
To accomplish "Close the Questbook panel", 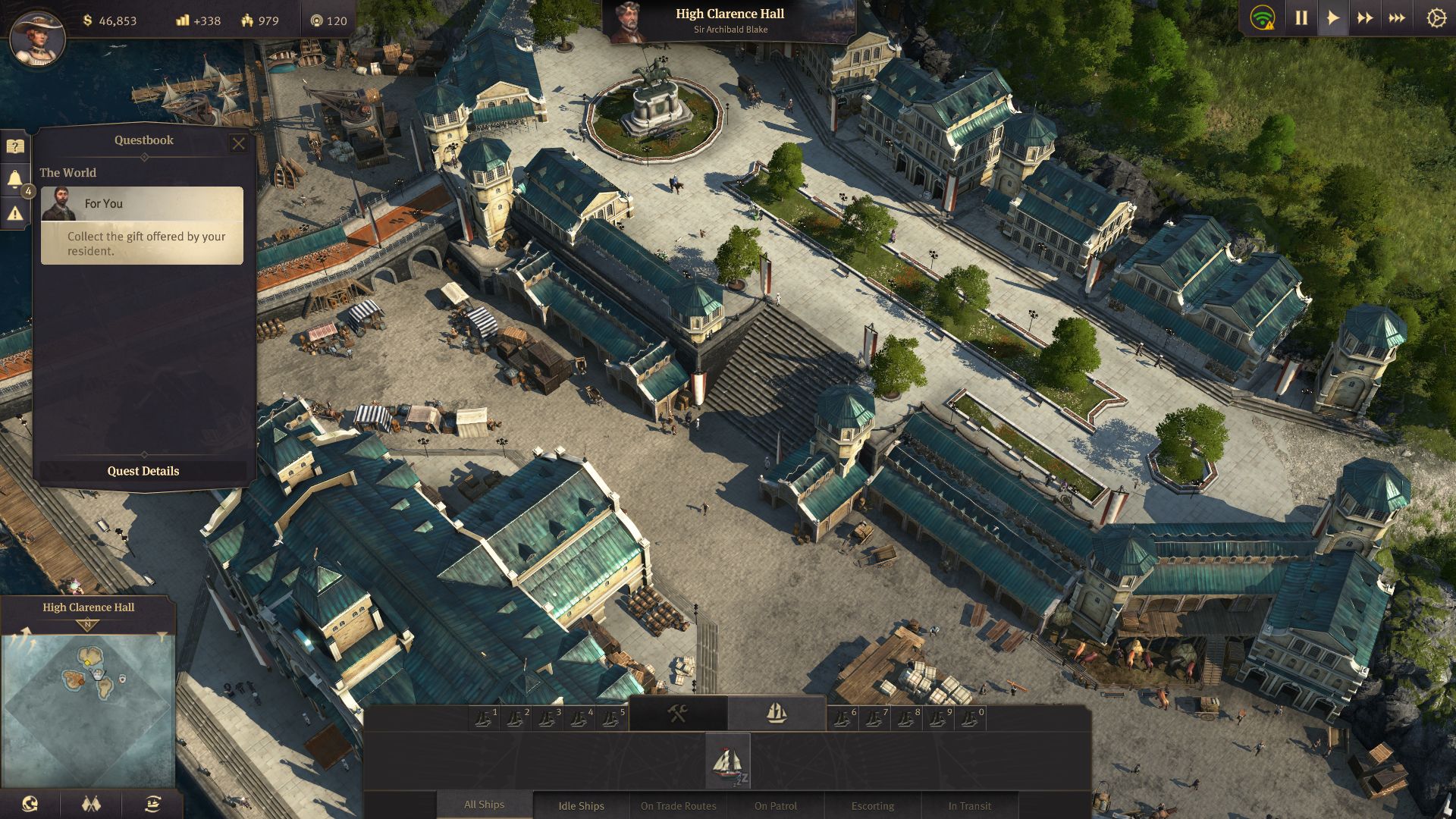I will [x=238, y=143].
